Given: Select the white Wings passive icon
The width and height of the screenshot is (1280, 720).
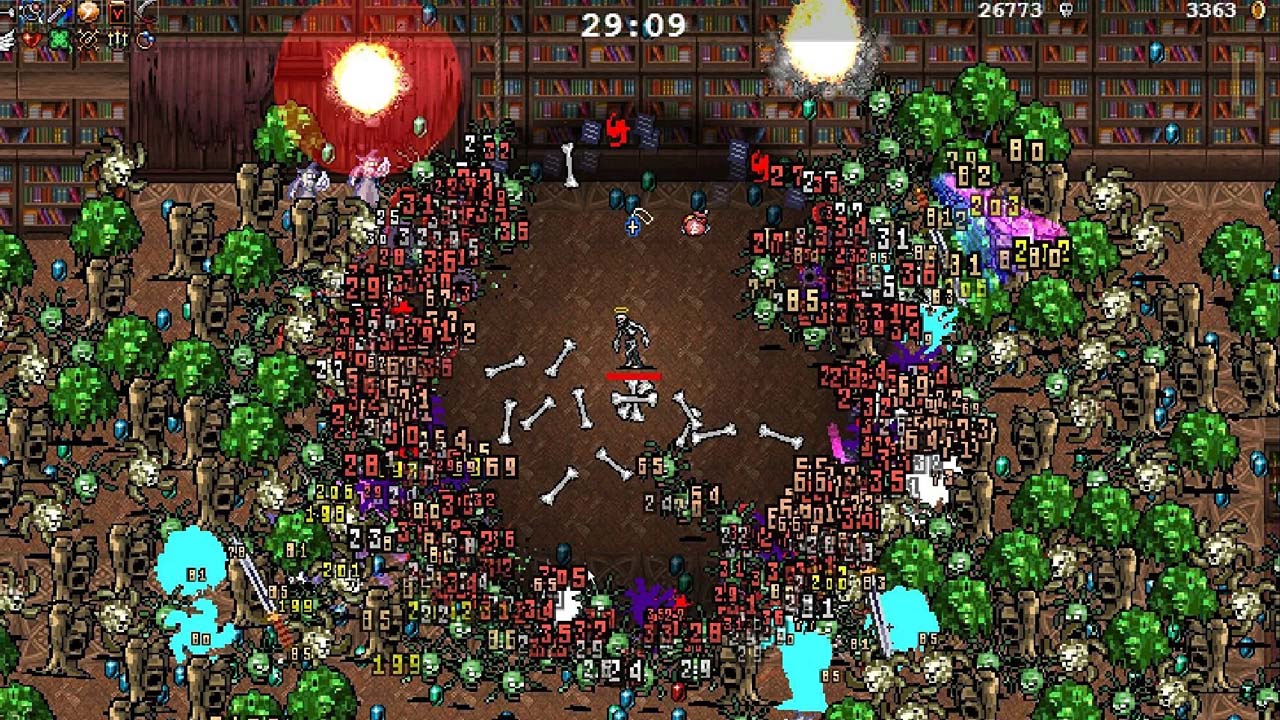Looking at the screenshot, I should [6, 40].
